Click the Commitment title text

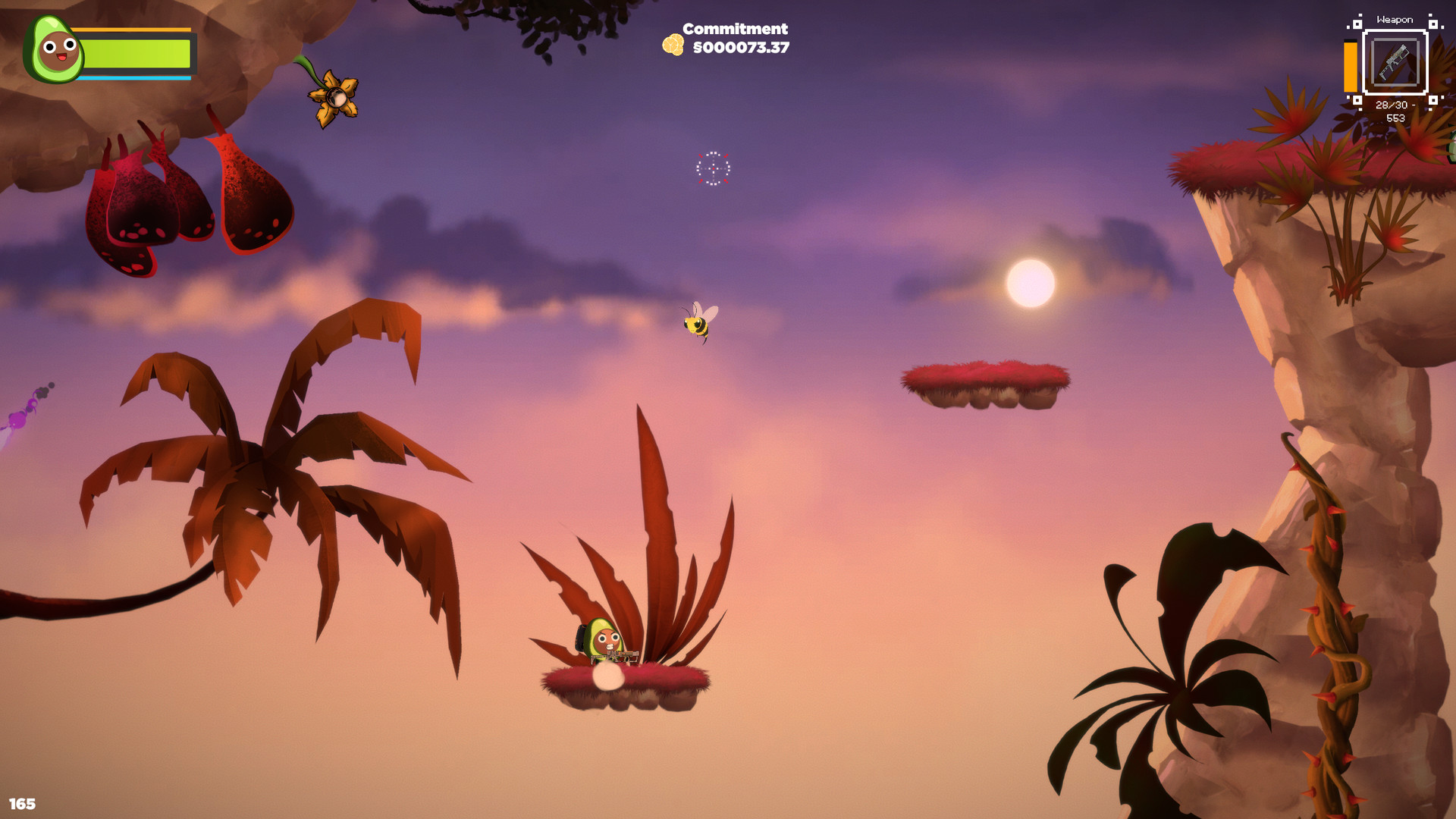point(734,28)
